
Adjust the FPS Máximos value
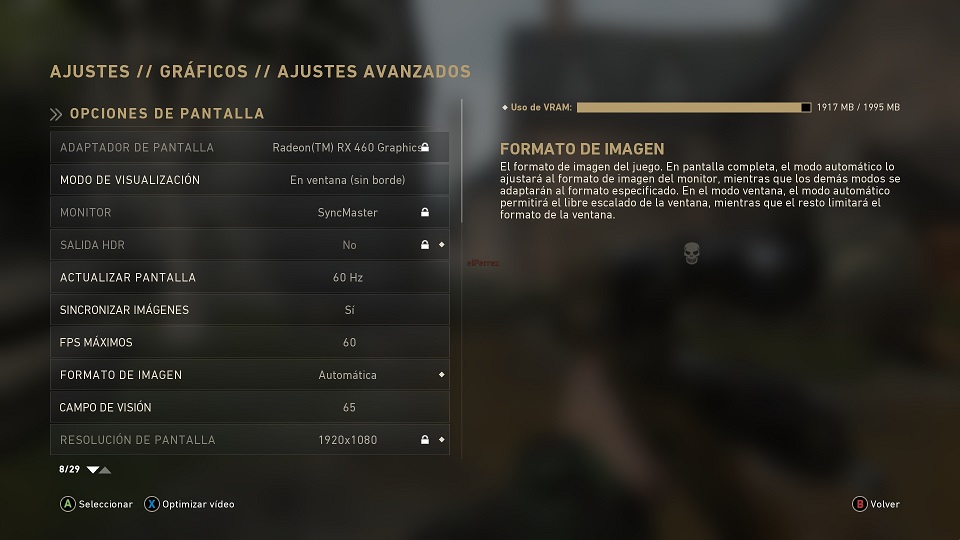point(249,342)
